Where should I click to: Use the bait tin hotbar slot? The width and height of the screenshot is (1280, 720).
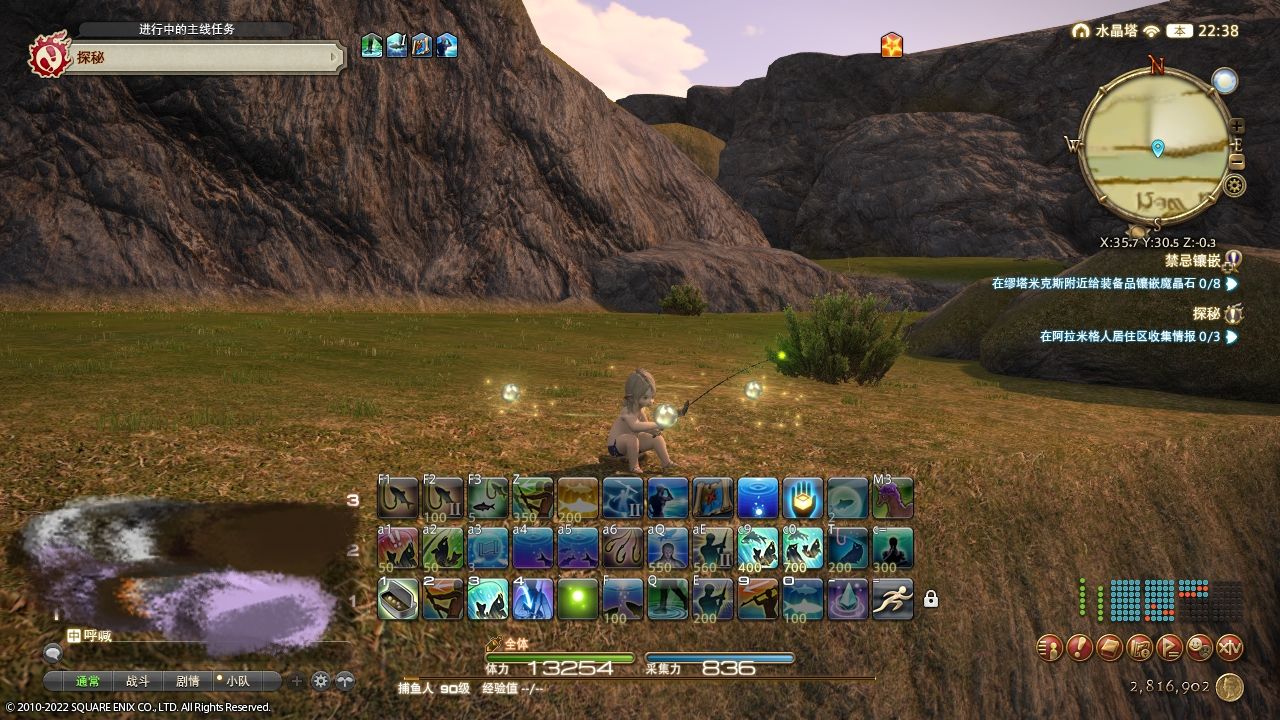click(x=398, y=599)
